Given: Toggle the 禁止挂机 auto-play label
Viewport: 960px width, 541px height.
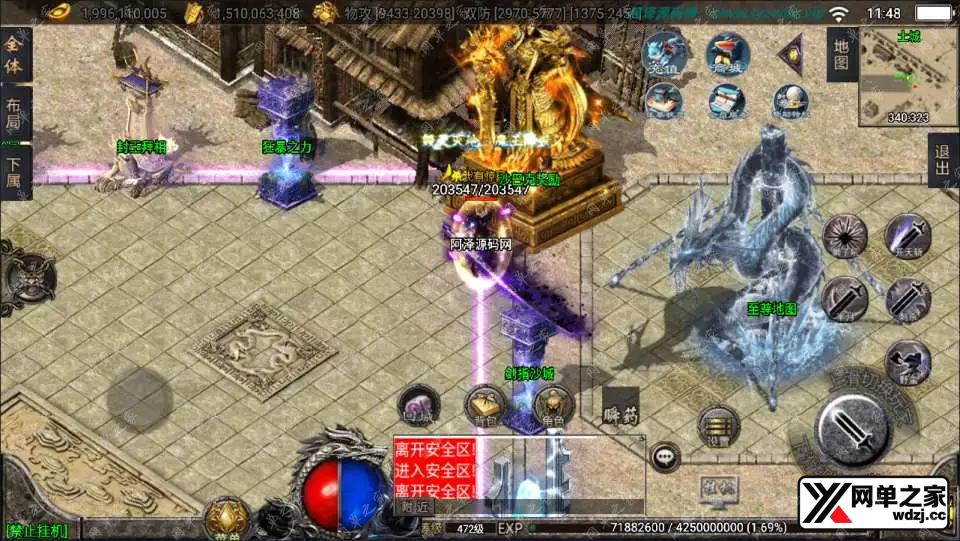Looking at the screenshot, I should tap(36, 530).
